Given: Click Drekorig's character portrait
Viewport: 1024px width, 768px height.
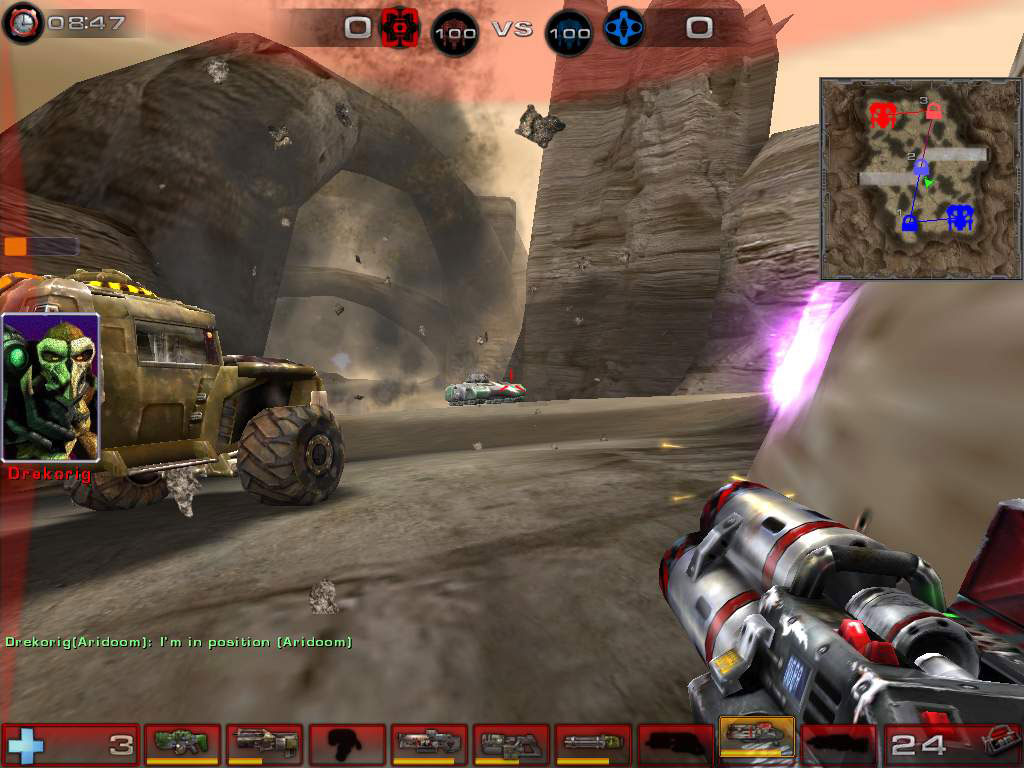Looking at the screenshot, I should click(x=51, y=387).
